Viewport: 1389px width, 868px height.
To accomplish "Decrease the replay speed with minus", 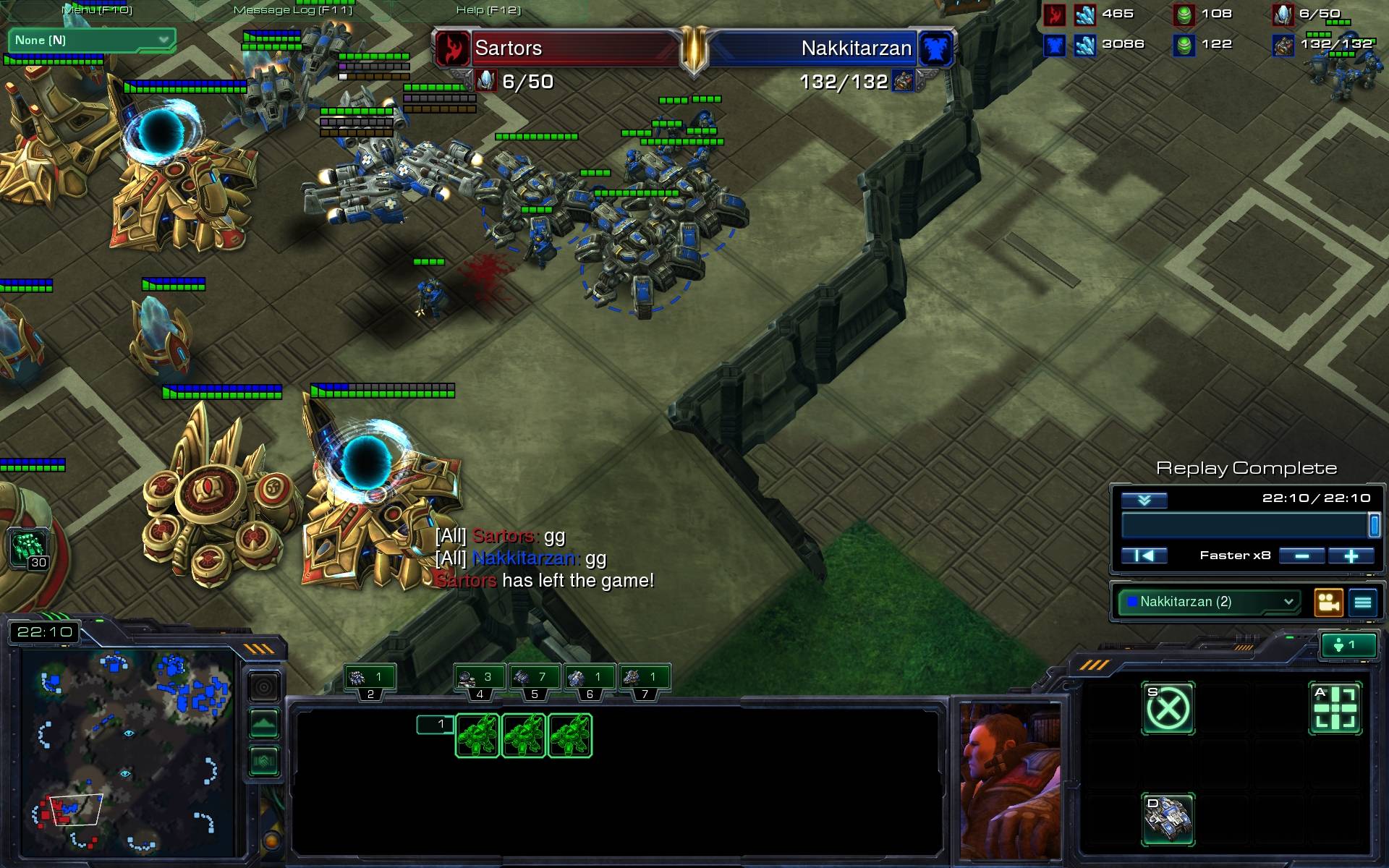I will click(1301, 556).
